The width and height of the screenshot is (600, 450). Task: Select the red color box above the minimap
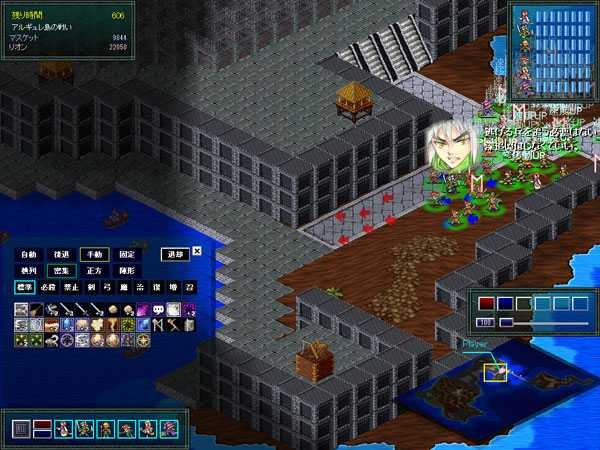pos(487,304)
